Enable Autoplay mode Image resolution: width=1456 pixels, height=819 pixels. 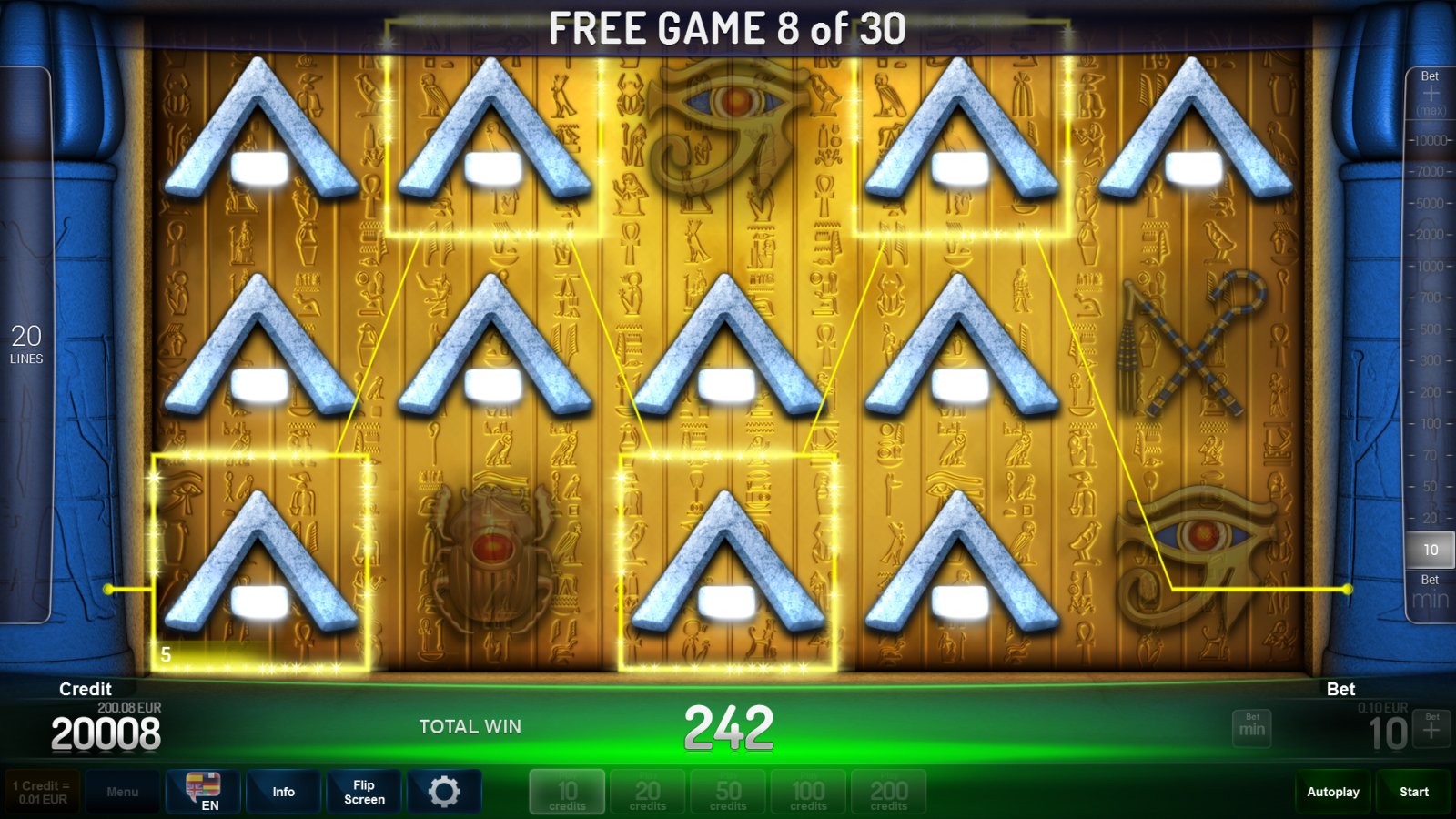pyautogui.click(x=1332, y=791)
